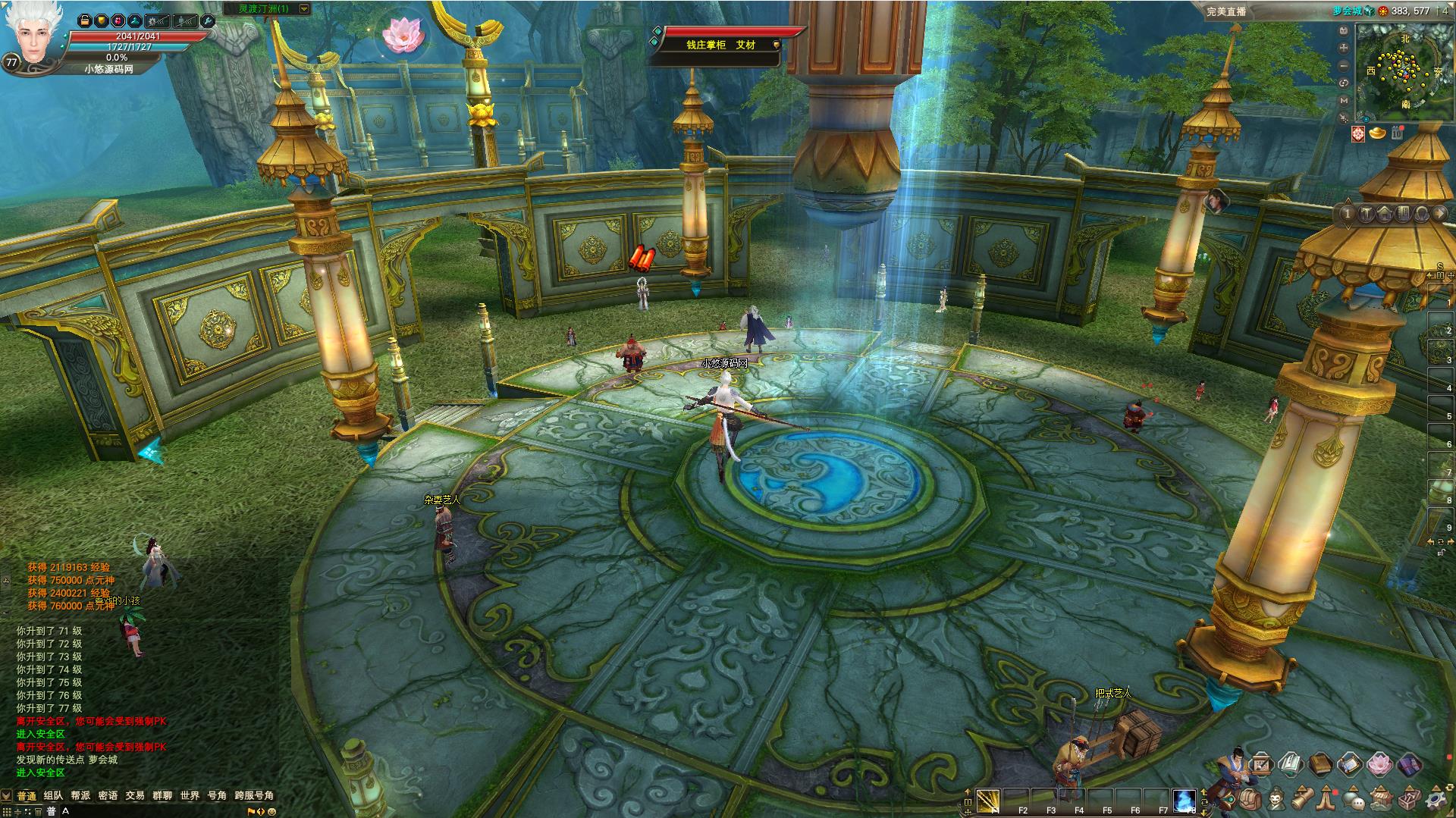This screenshot has height=818, width=1456.
Task: Open the gold ingot shop icon
Action: point(1377,133)
